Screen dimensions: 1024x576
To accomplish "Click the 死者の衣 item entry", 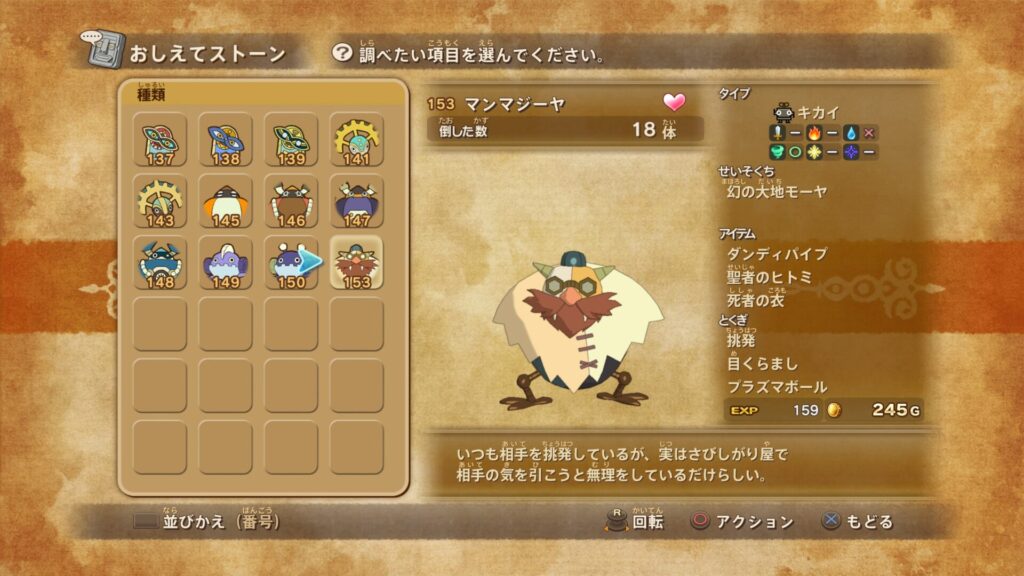I will coord(755,300).
